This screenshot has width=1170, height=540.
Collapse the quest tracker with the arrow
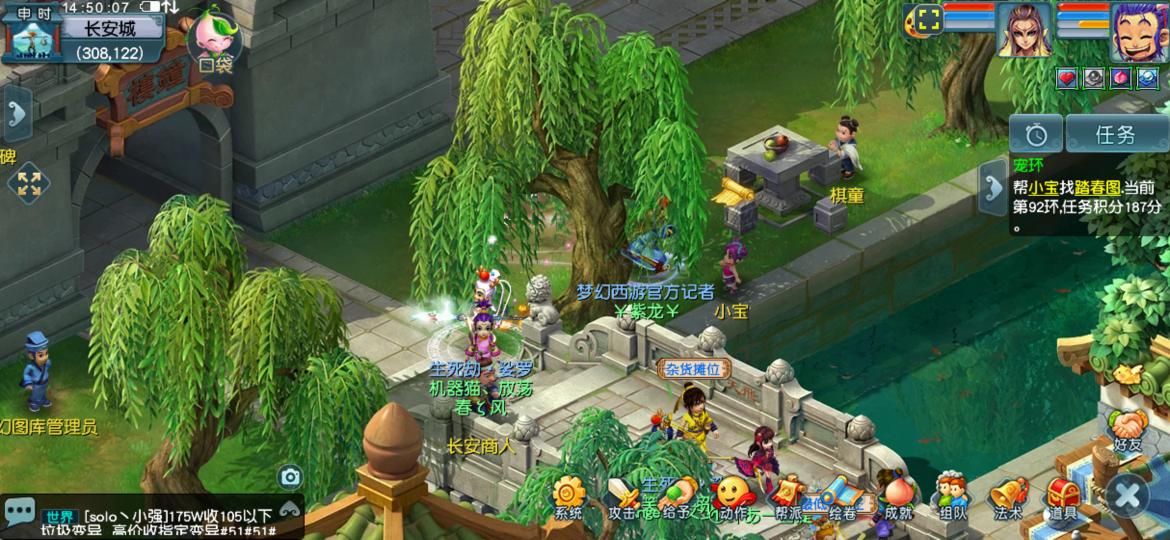pyautogui.click(x=993, y=186)
